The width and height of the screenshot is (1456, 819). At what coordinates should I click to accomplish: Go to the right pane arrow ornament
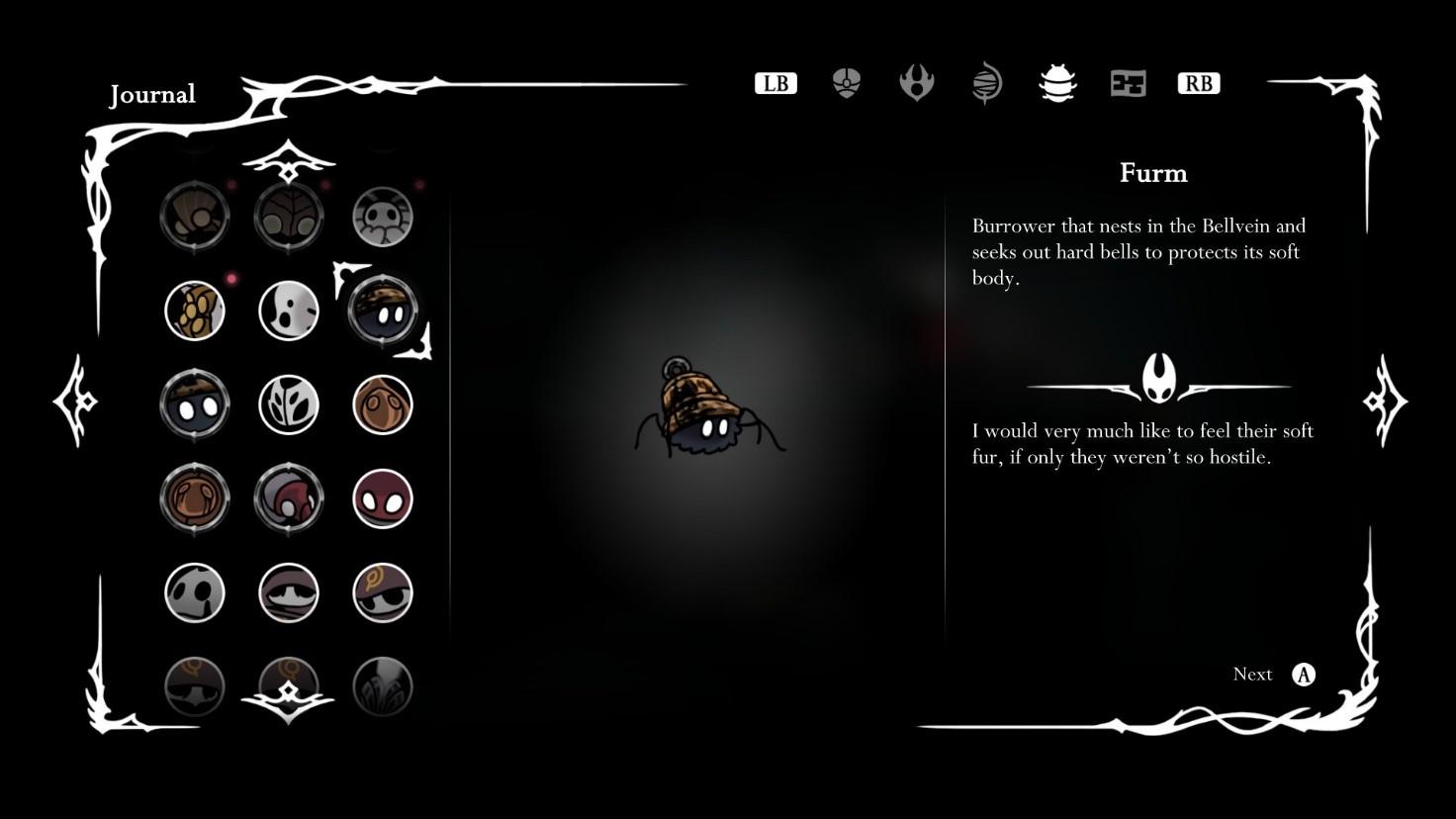click(1384, 402)
